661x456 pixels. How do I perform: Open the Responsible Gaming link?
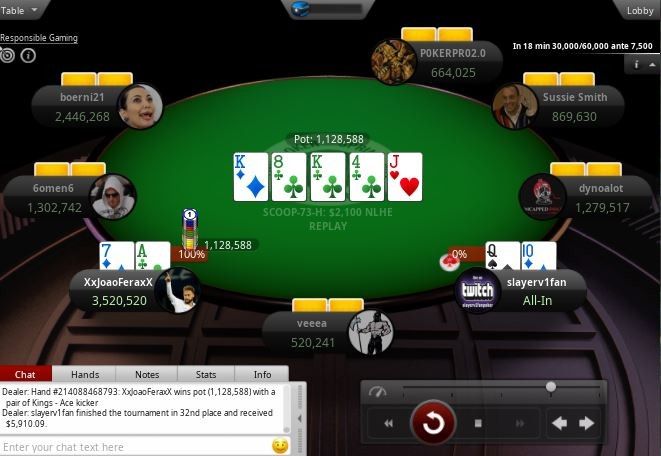tap(39, 38)
